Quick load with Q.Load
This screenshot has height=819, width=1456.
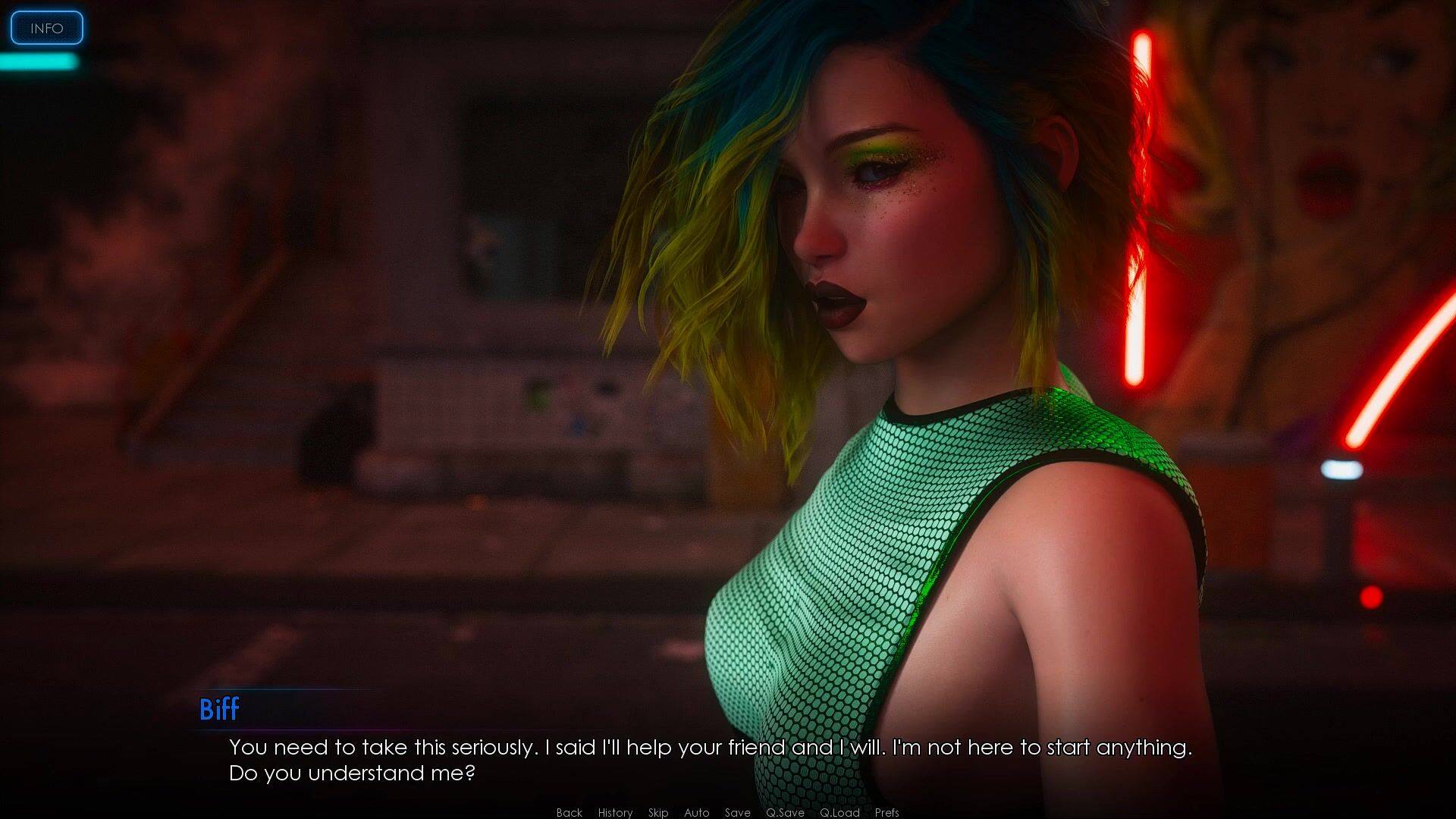pyautogui.click(x=839, y=812)
